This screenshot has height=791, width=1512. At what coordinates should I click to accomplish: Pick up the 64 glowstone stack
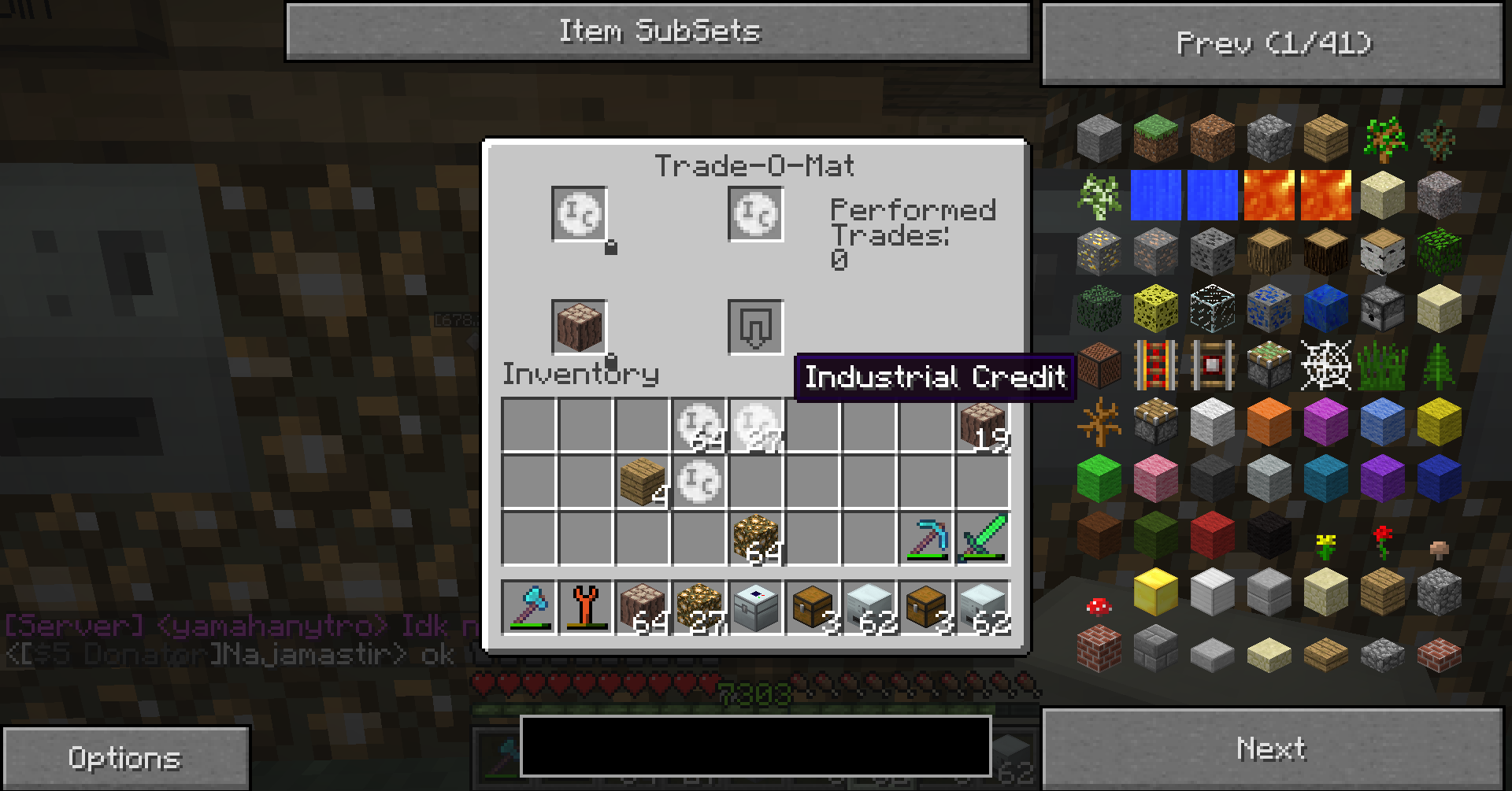point(756,538)
